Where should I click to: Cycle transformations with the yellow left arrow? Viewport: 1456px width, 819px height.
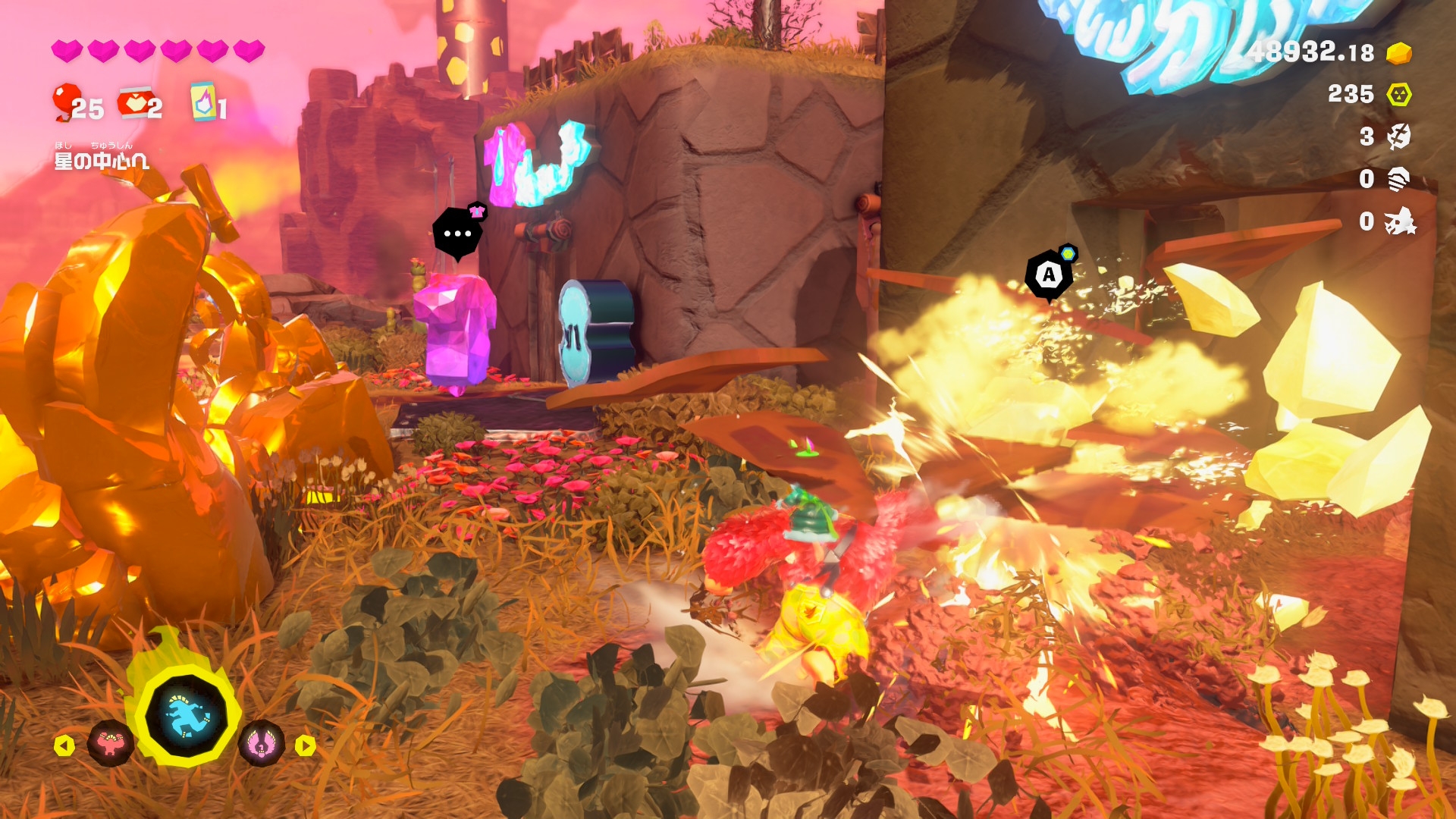[64, 746]
